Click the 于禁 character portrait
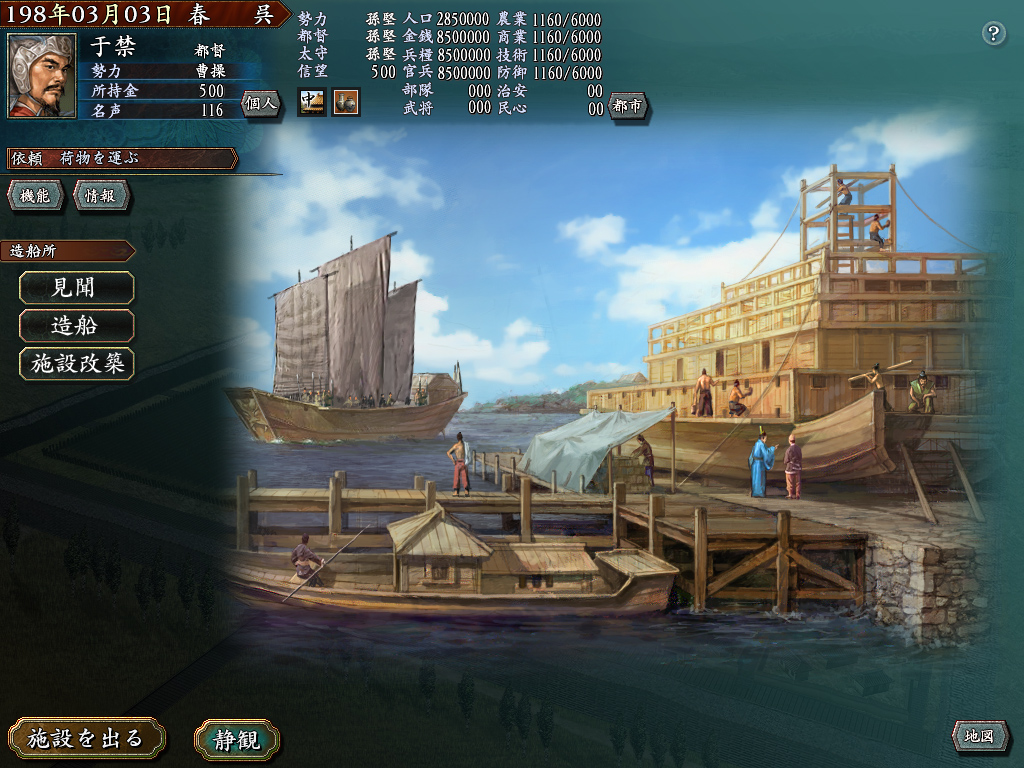Viewport: 1024px width, 768px height. pos(42,76)
